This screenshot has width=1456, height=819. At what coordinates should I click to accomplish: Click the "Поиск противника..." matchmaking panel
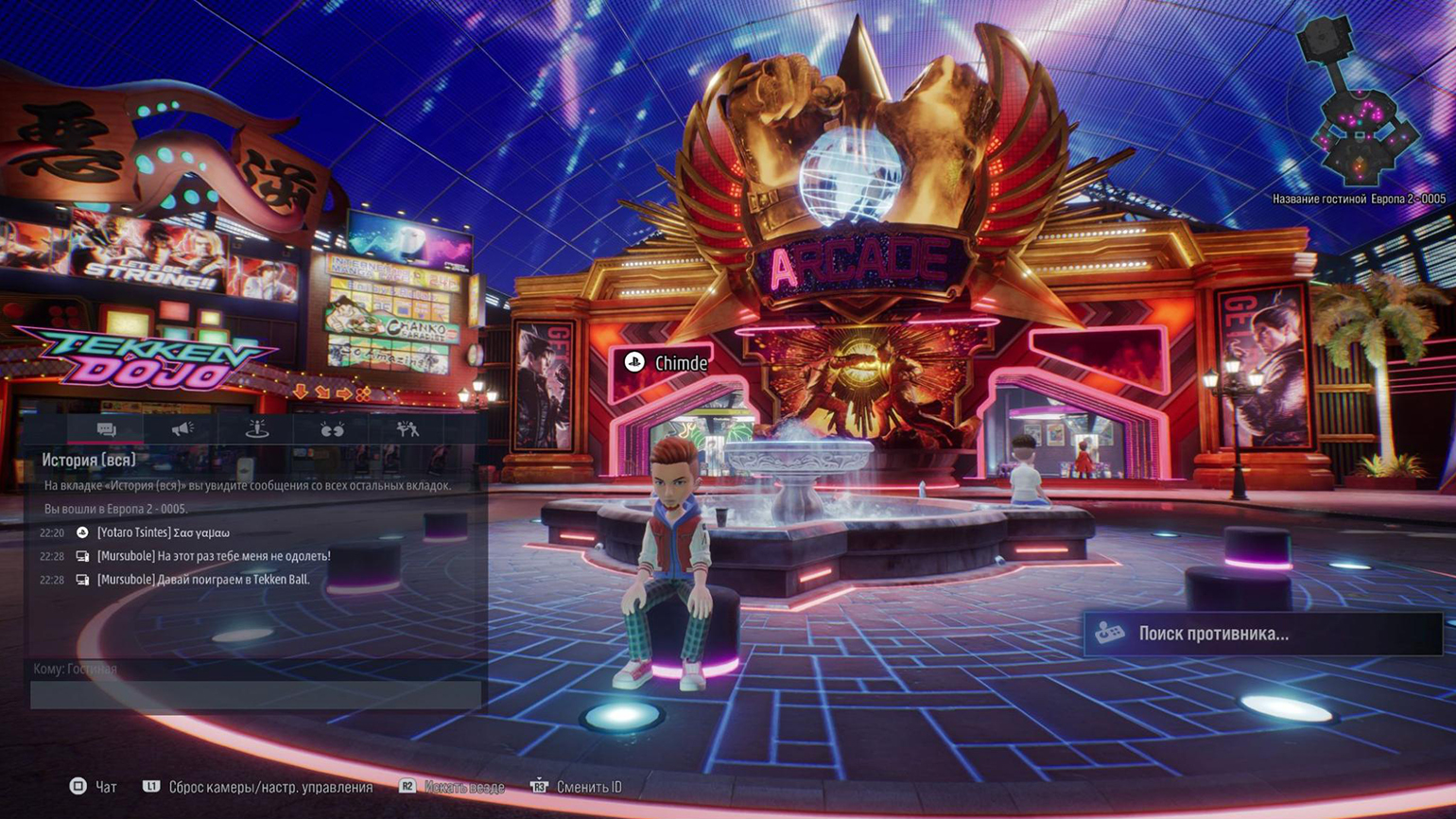click(1262, 634)
